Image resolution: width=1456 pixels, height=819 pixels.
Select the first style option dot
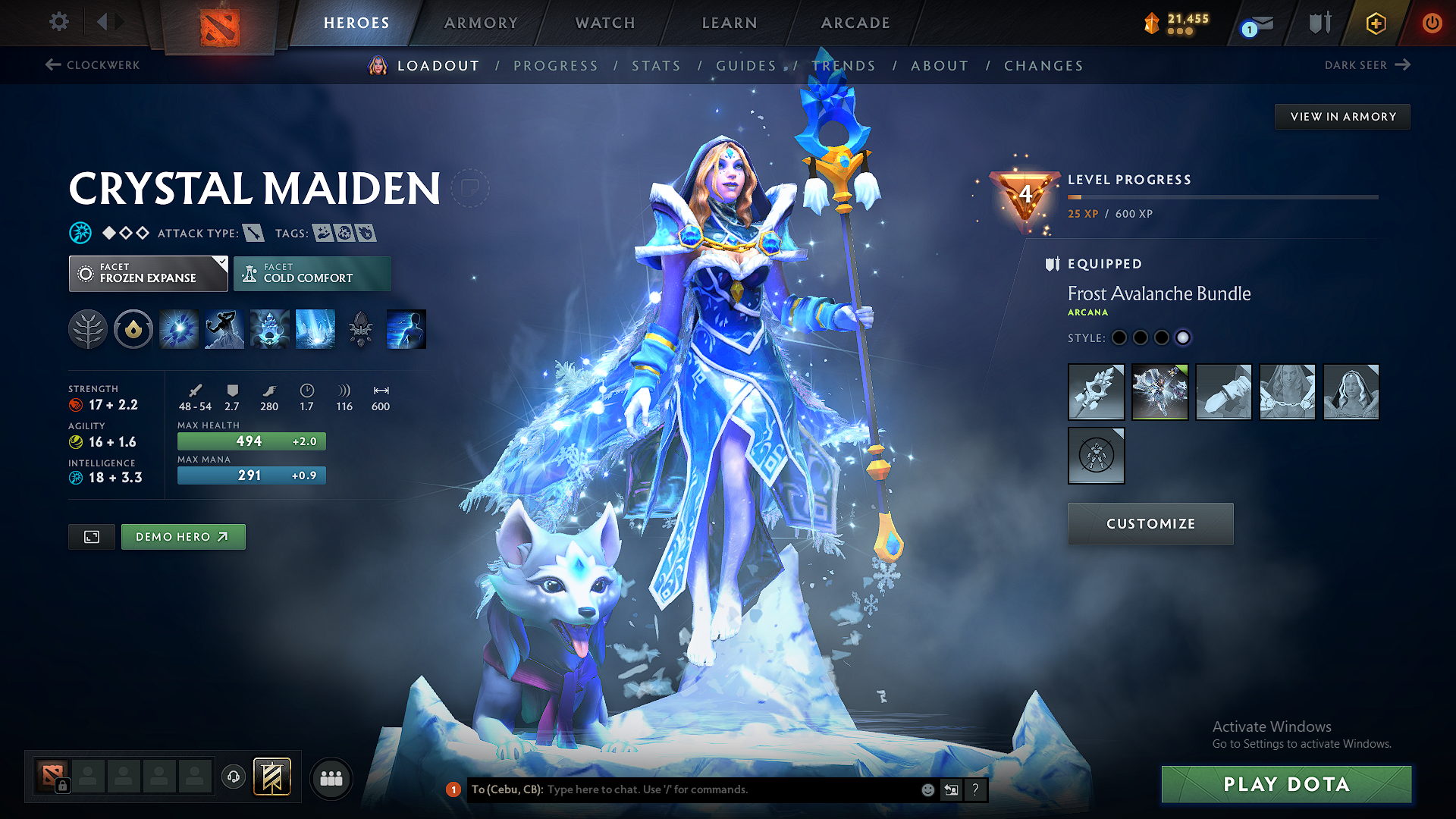point(1119,338)
